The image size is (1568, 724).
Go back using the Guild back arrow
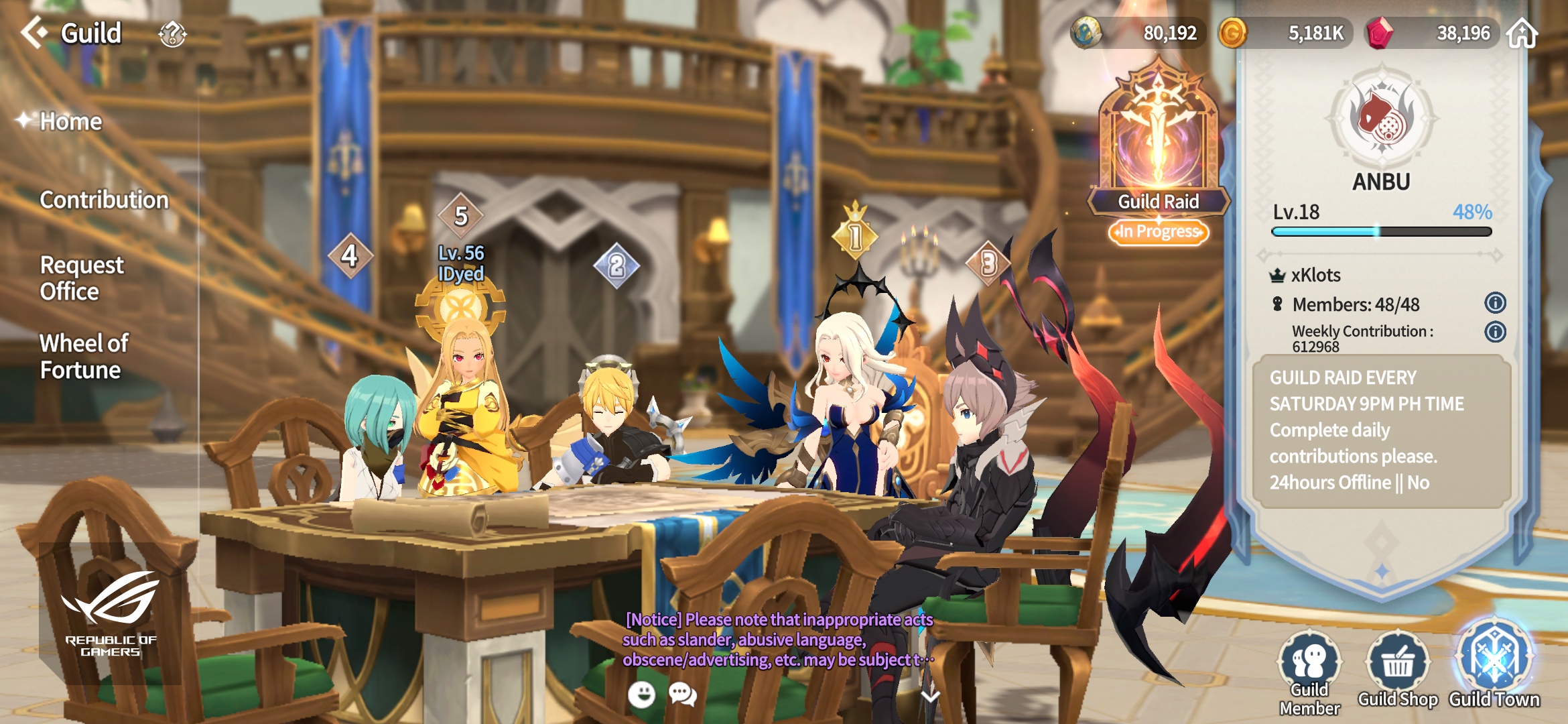(35, 32)
